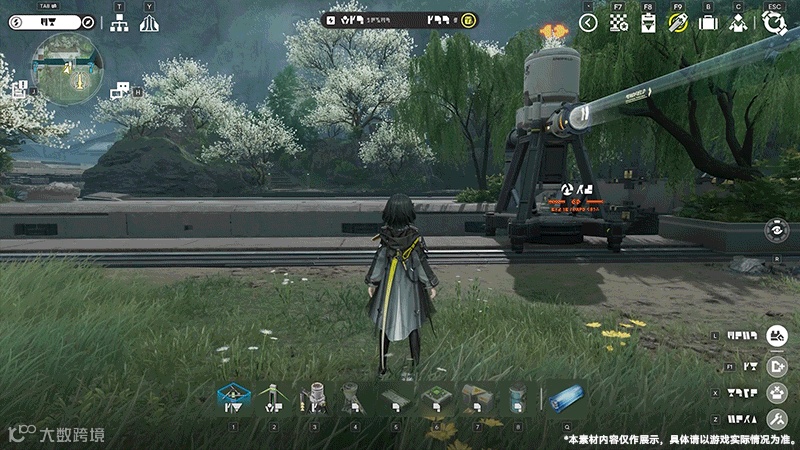Select the blue pipe item slot
This screenshot has height=450, width=800.
coord(566,399)
